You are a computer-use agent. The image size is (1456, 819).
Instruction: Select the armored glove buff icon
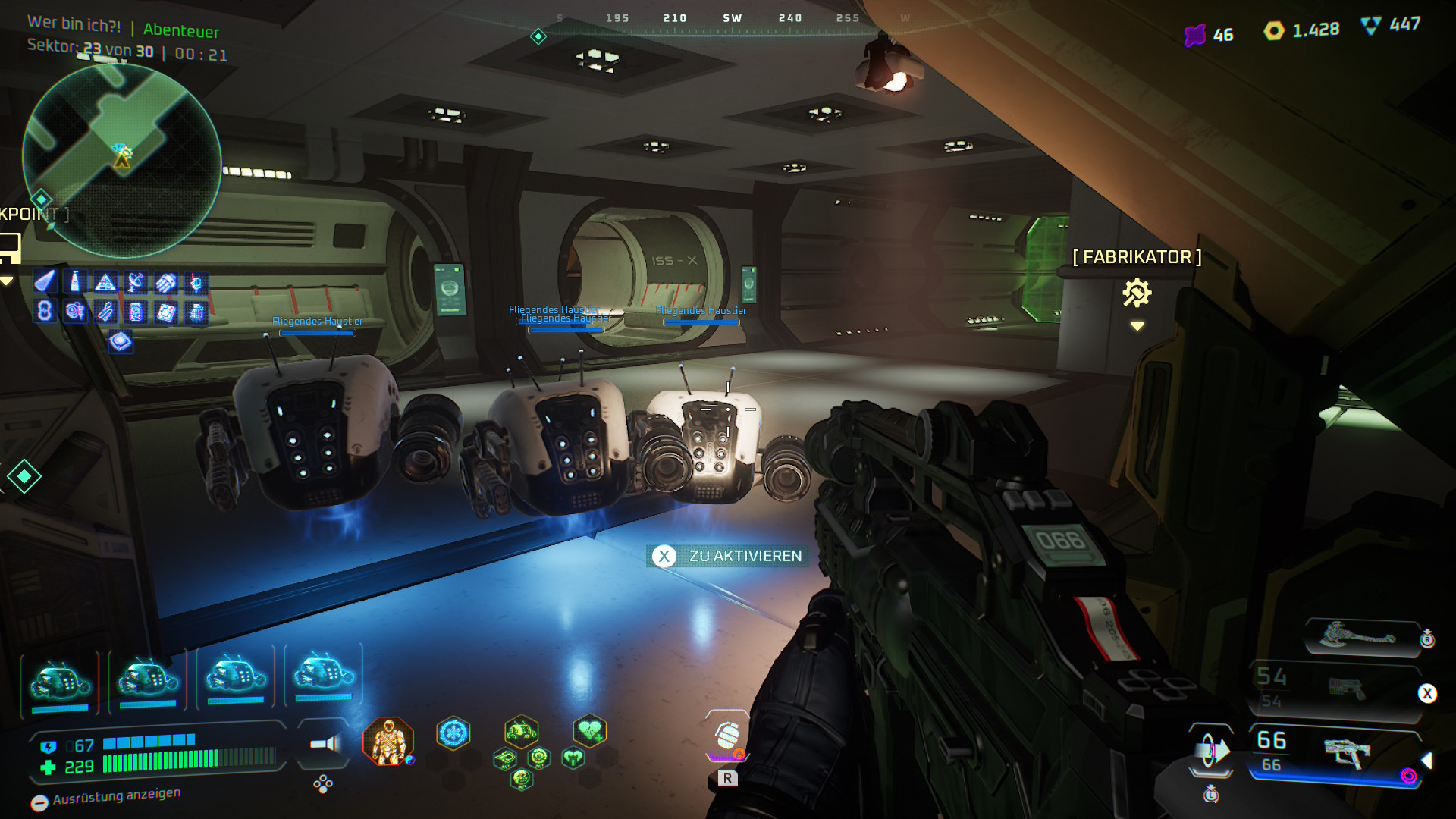coord(166,283)
